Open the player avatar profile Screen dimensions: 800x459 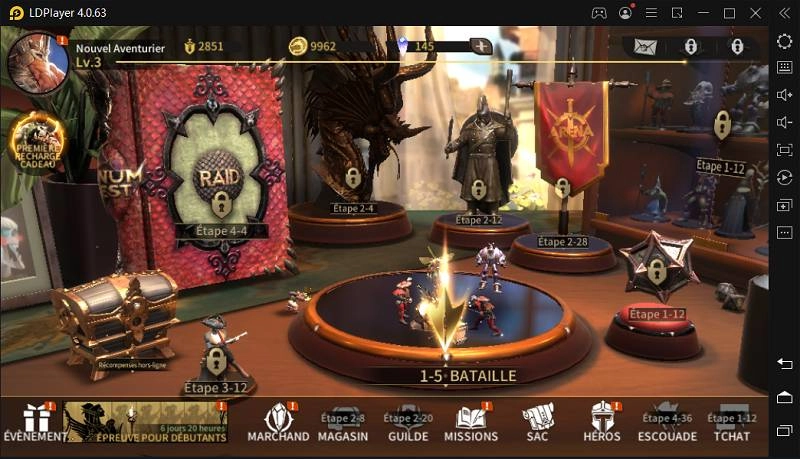(x=37, y=62)
